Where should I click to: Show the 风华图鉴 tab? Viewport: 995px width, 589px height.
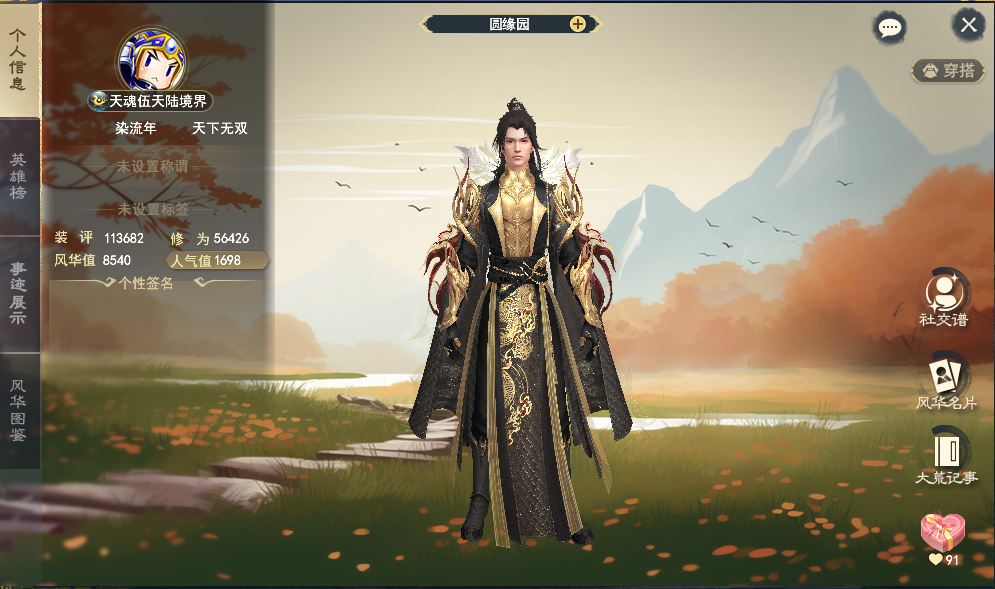[x=19, y=410]
